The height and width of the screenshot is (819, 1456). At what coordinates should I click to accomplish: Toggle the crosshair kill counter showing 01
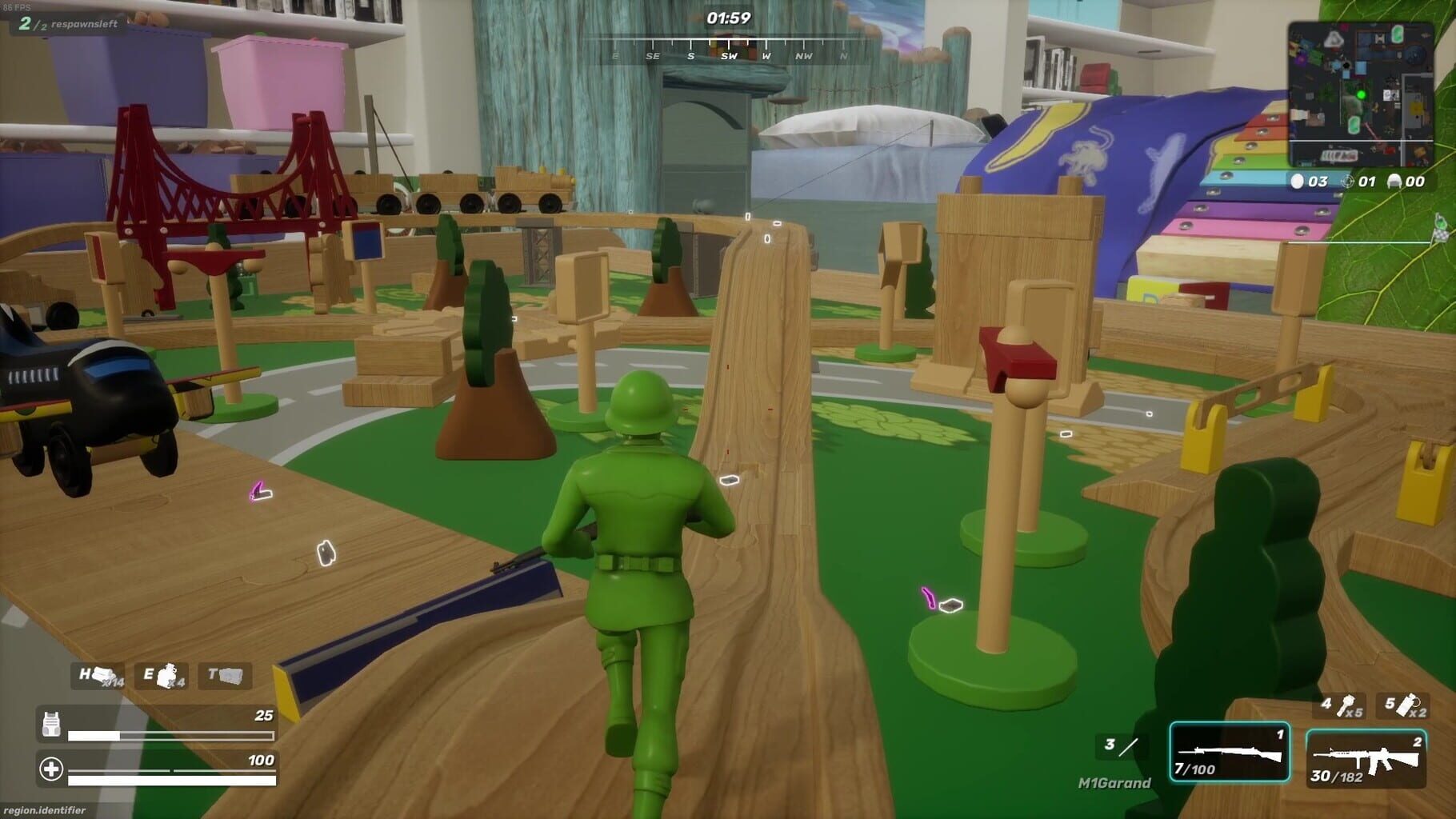pos(1358,182)
